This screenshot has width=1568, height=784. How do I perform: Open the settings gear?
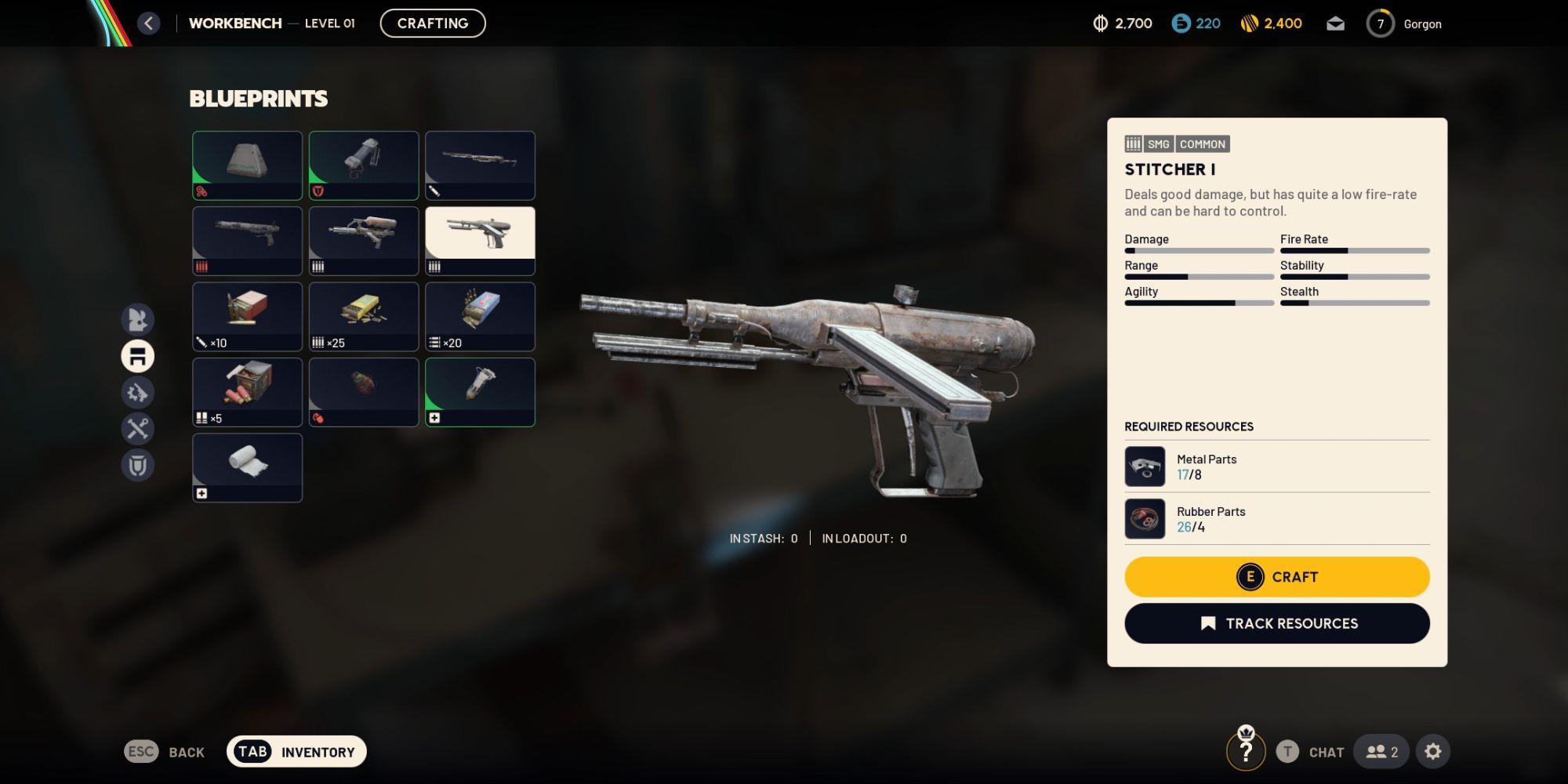click(1433, 752)
